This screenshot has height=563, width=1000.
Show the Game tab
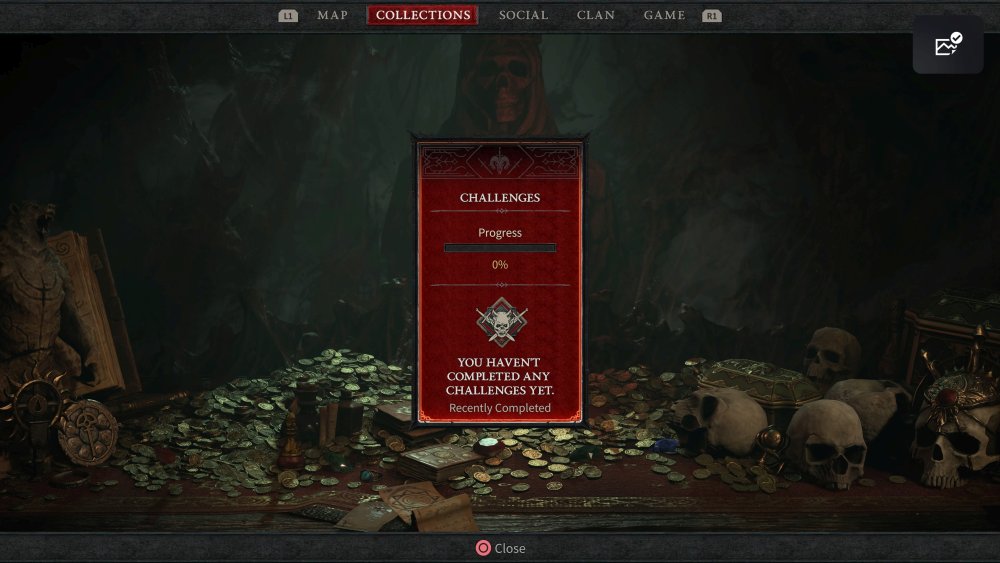click(x=664, y=15)
